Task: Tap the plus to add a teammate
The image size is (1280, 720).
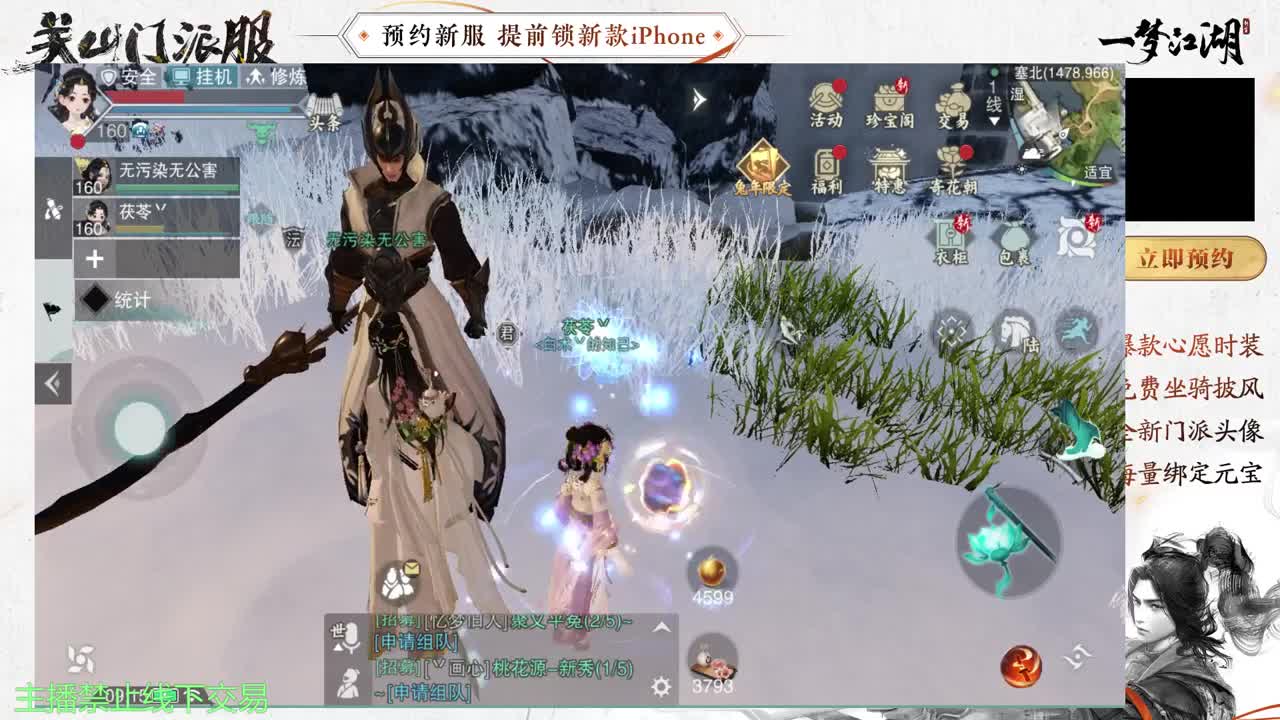Action: (92, 258)
